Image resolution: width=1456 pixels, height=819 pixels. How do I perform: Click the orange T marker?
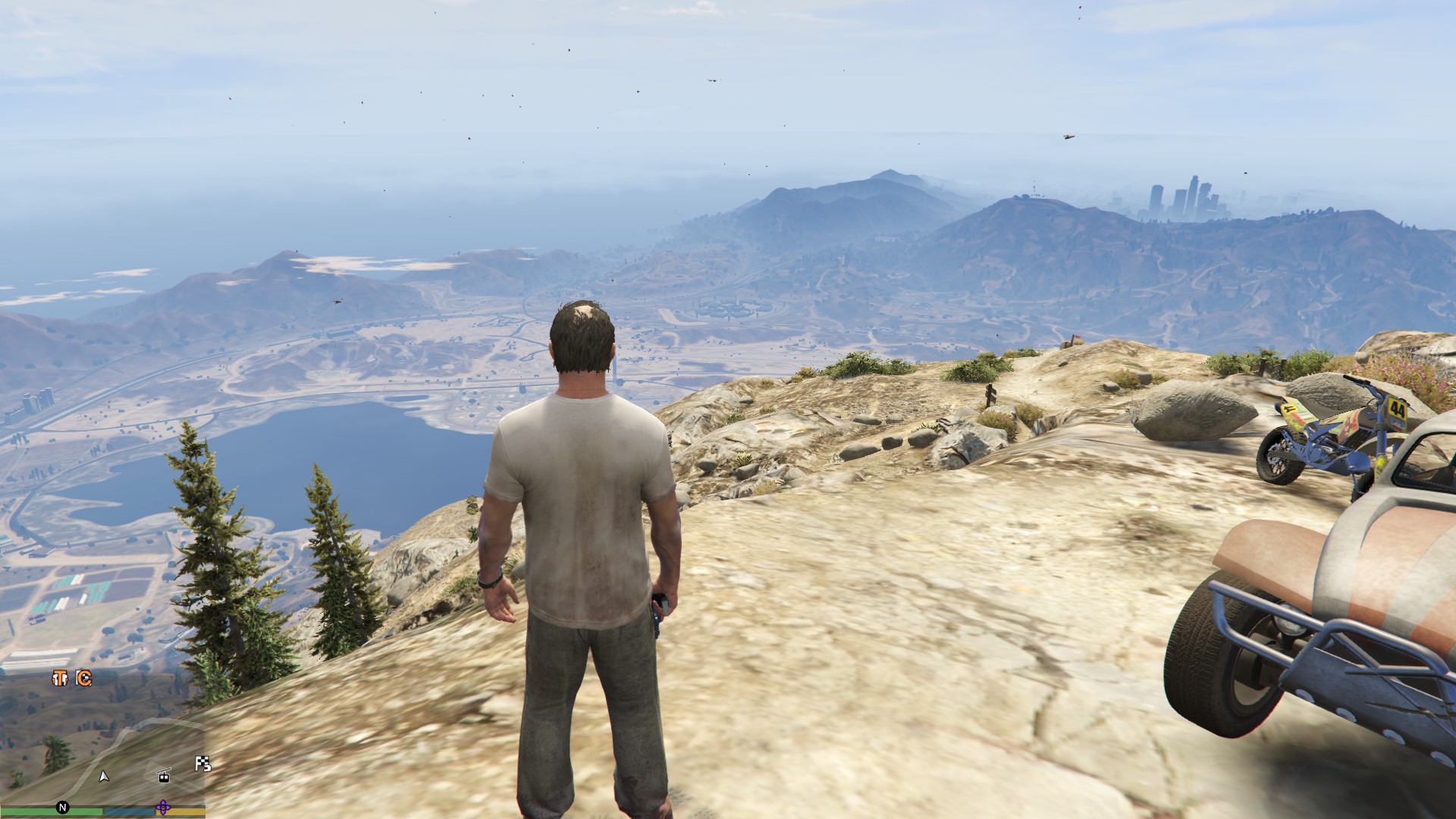click(59, 679)
